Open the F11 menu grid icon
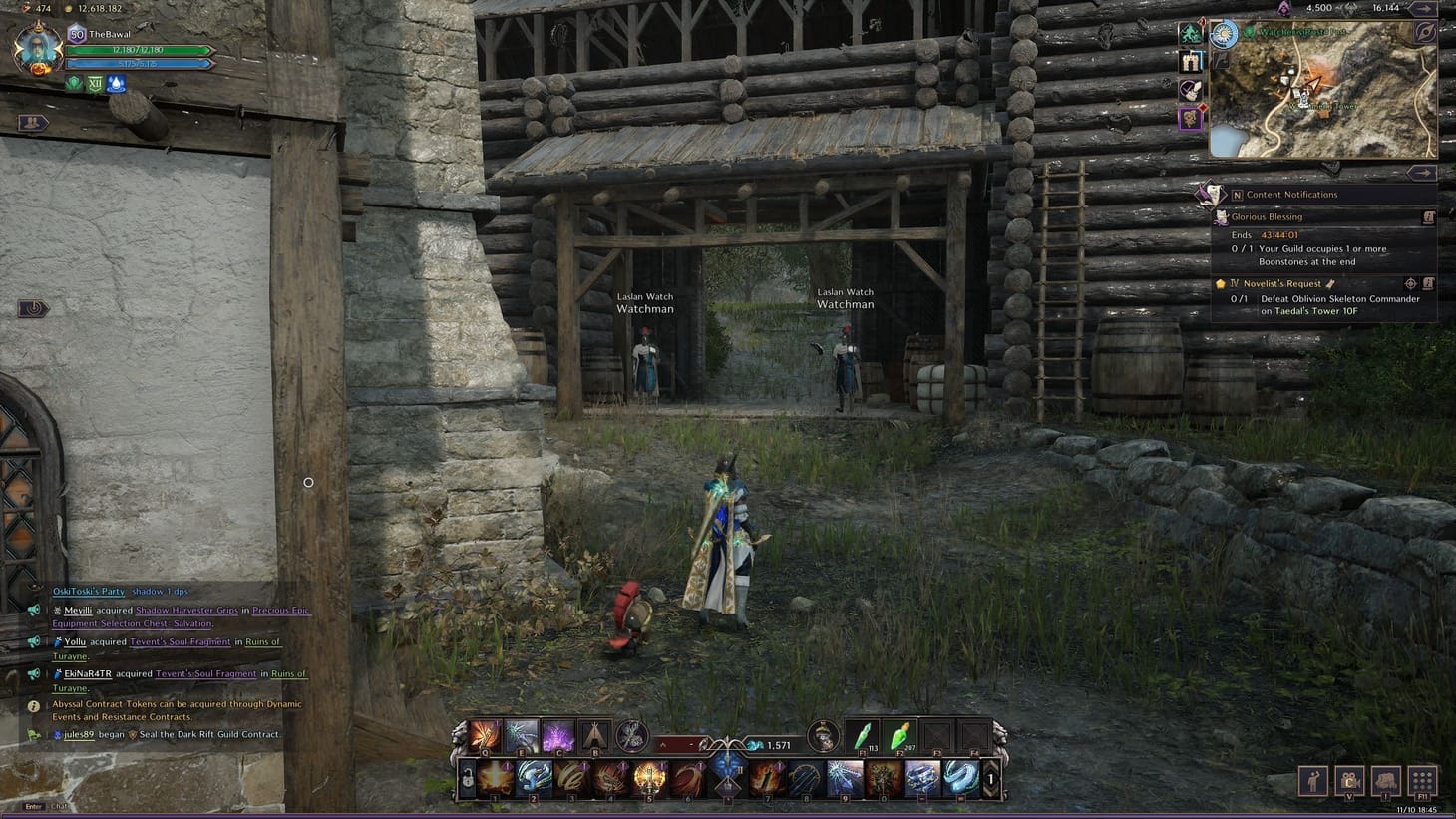 pyautogui.click(x=1421, y=782)
